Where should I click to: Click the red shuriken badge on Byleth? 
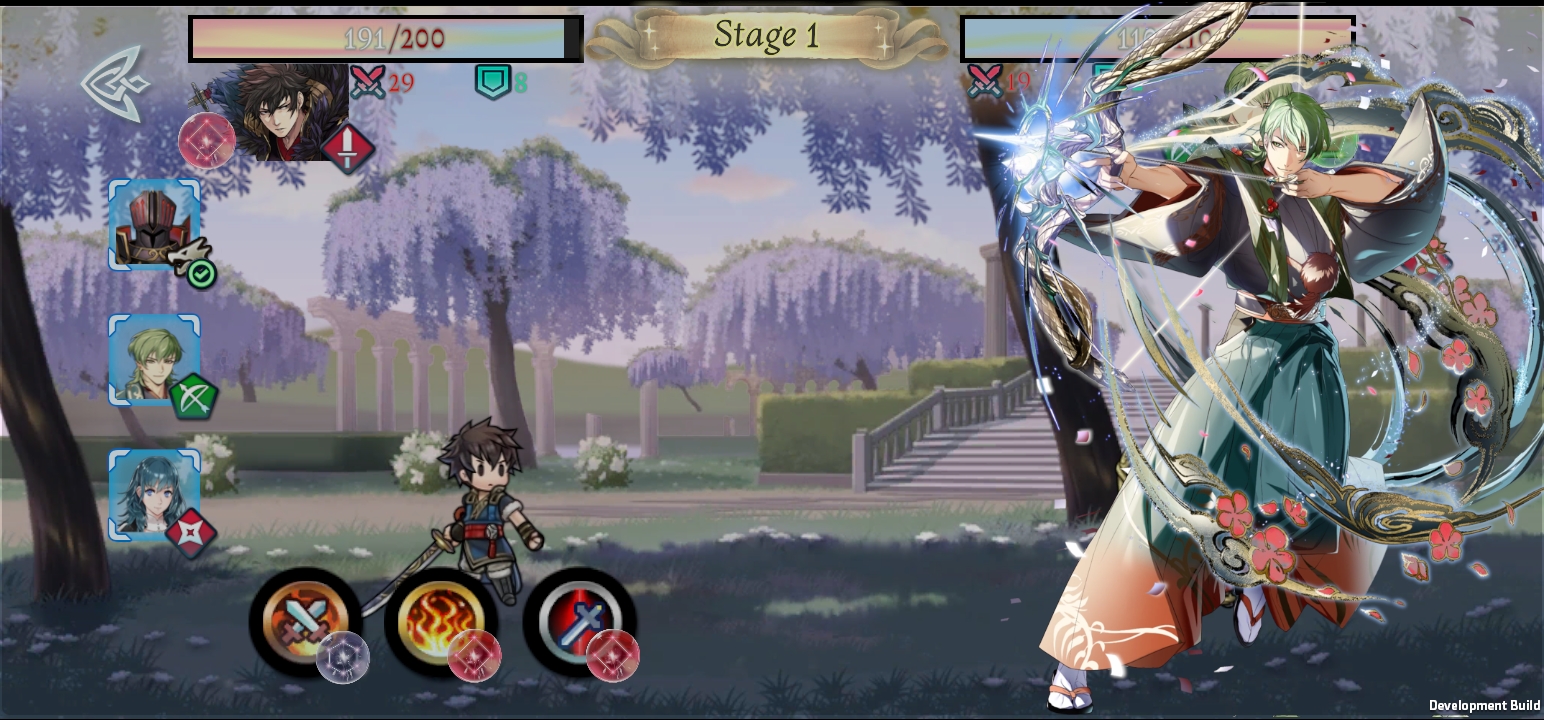tap(189, 531)
